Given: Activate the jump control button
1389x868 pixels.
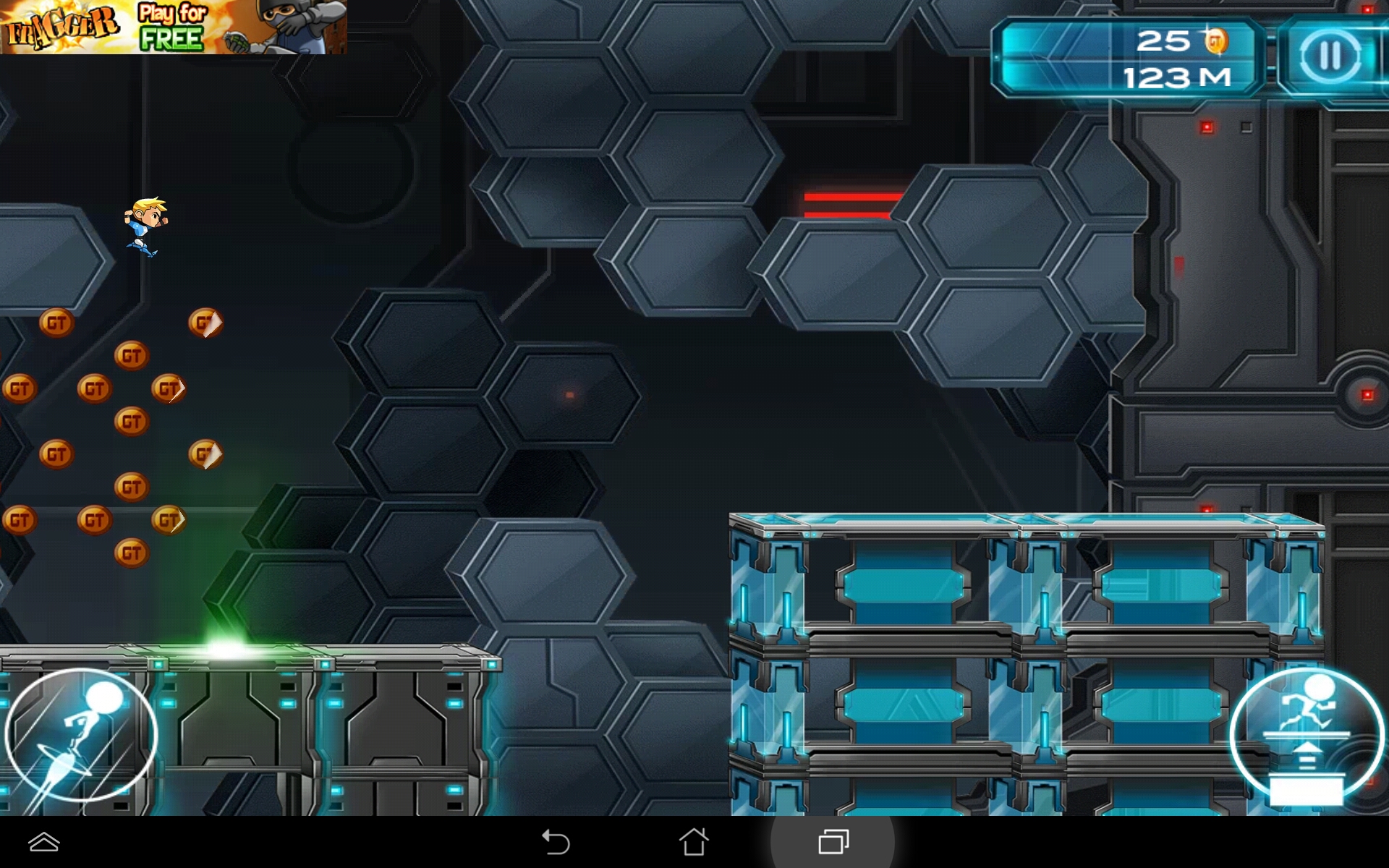Looking at the screenshot, I should point(1307,738).
